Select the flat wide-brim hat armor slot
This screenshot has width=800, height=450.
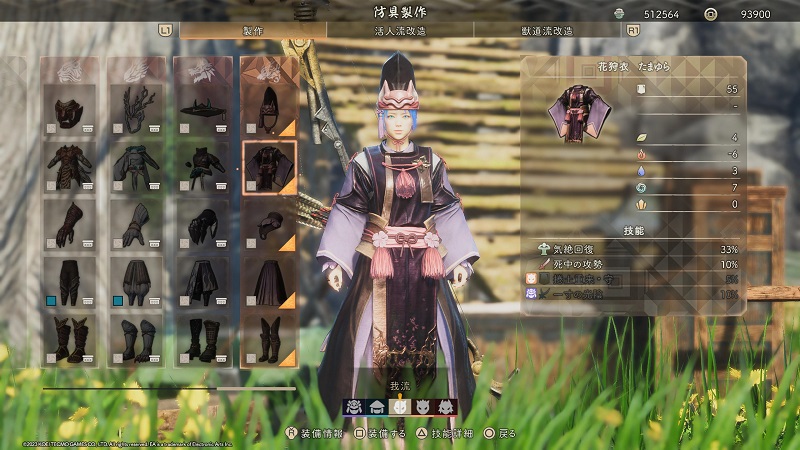pyautogui.click(x=203, y=110)
